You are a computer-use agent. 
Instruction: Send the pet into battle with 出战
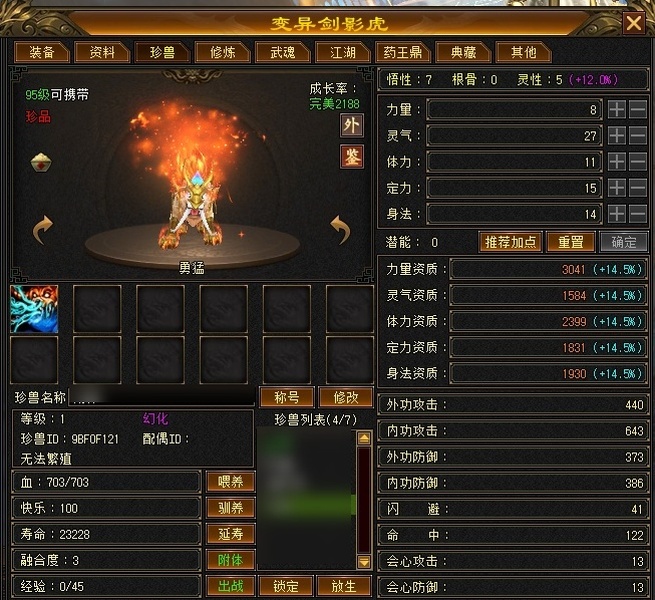(230, 586)
